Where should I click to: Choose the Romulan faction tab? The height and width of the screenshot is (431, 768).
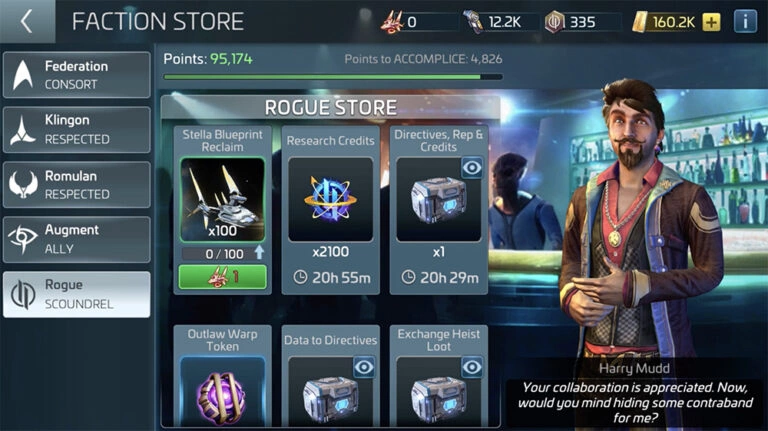77,185
